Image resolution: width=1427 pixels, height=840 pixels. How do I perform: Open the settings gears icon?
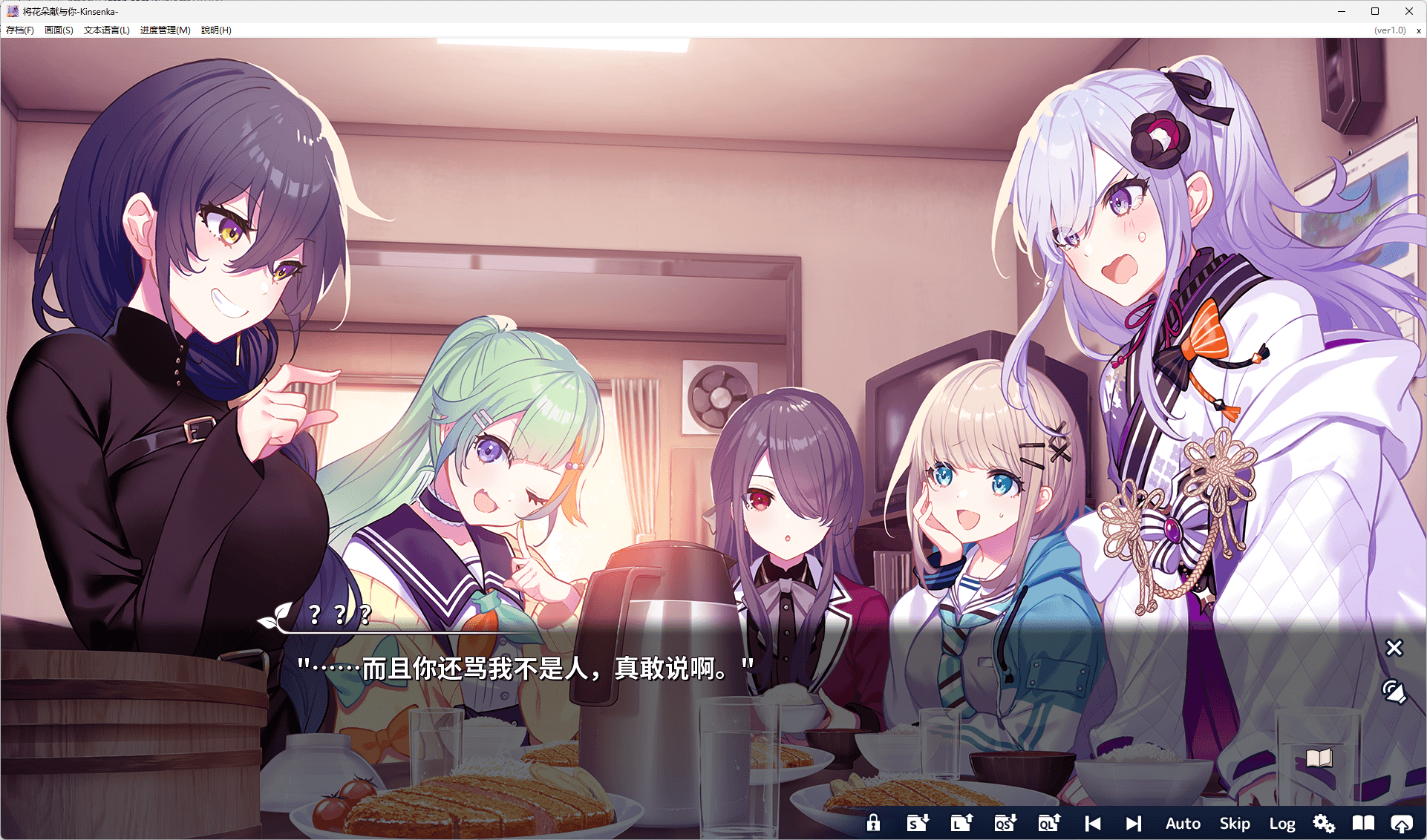point(1324,823)
